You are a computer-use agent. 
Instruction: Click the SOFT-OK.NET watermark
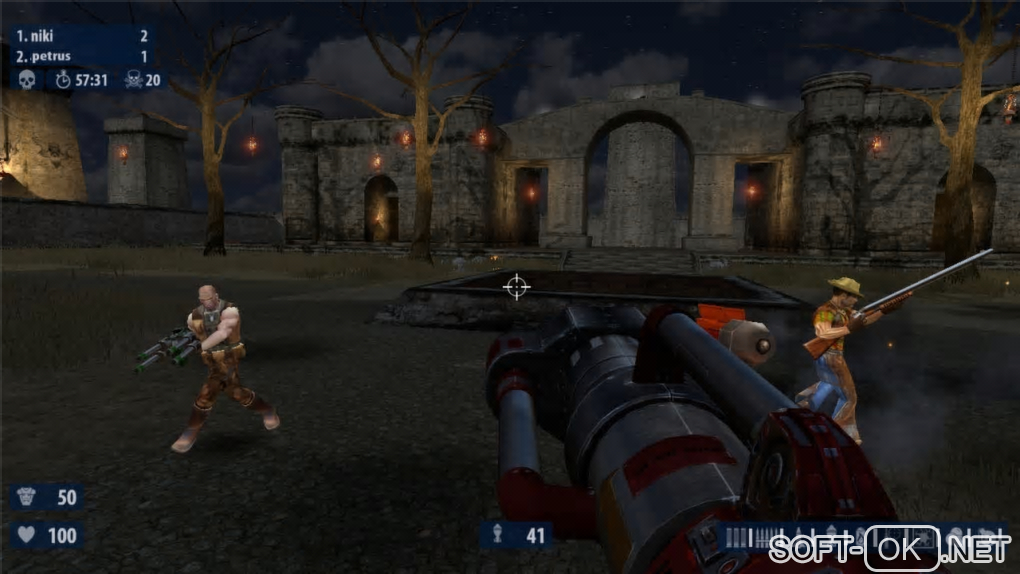(888, 549)
